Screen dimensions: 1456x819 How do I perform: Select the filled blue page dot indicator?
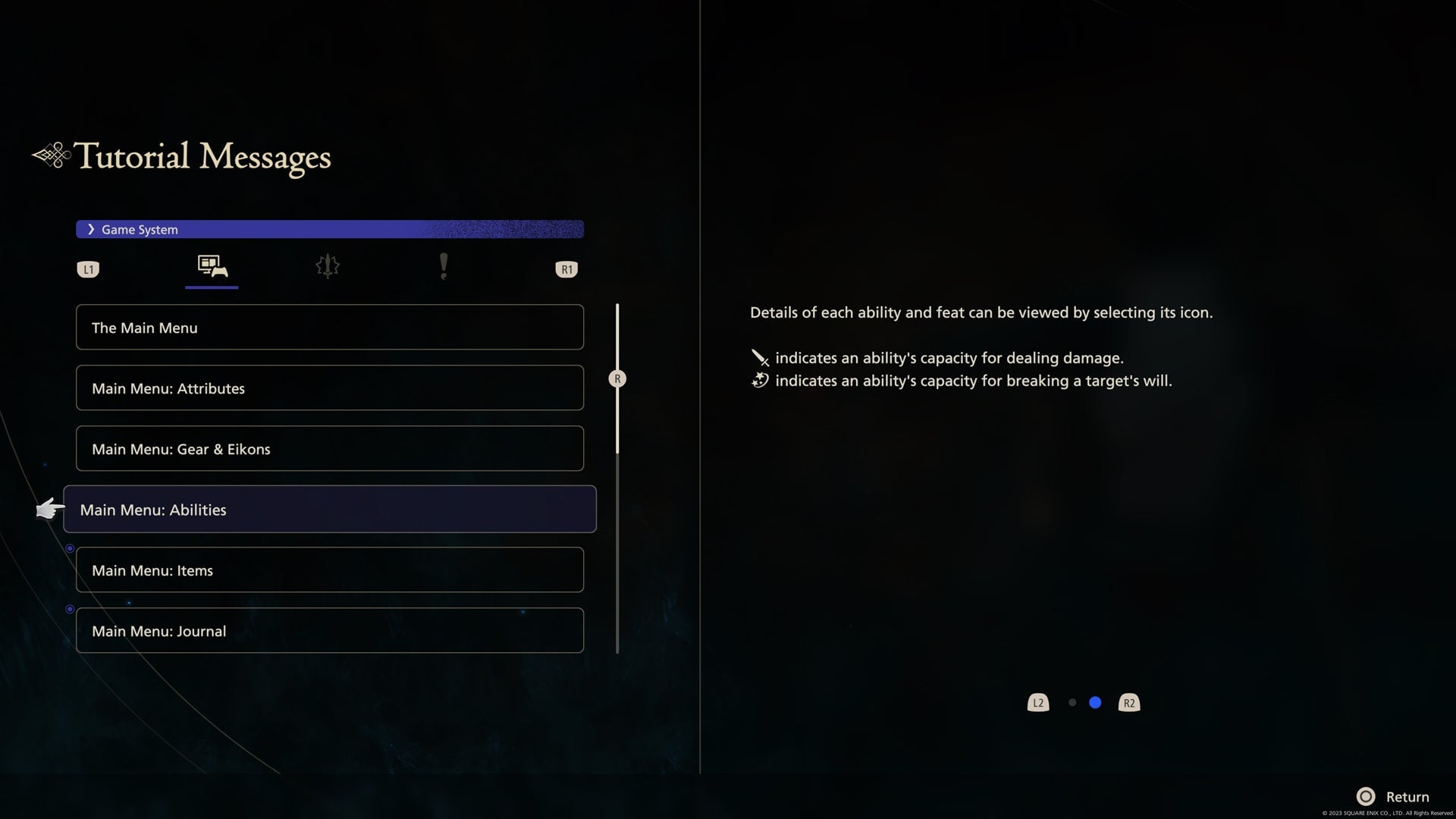pos(1095,703)
